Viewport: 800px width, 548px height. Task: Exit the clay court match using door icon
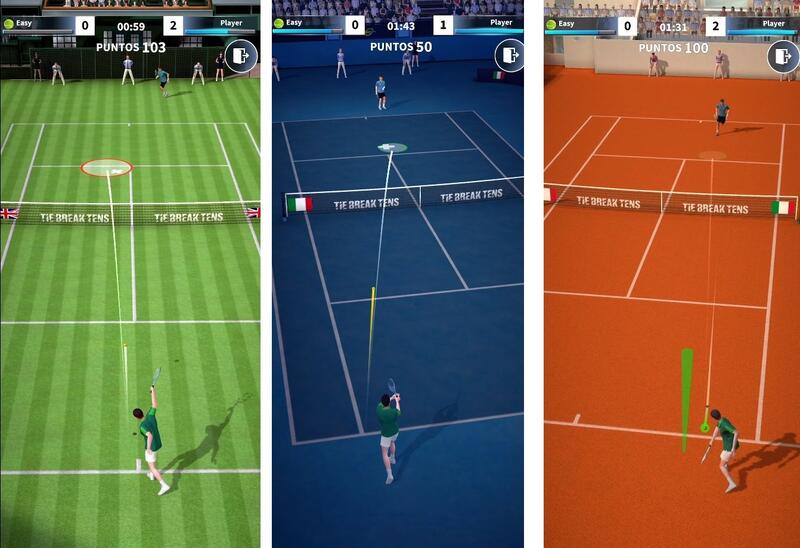783,57
